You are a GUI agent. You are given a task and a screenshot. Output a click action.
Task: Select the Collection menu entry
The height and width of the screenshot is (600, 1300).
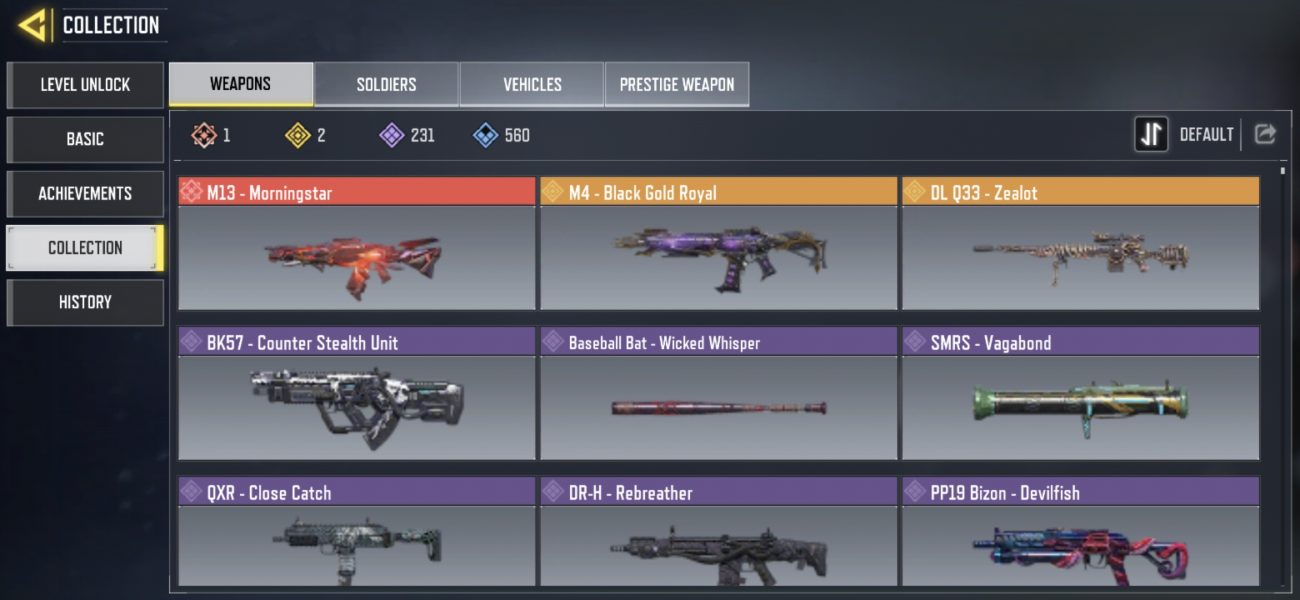coord(85,248)
